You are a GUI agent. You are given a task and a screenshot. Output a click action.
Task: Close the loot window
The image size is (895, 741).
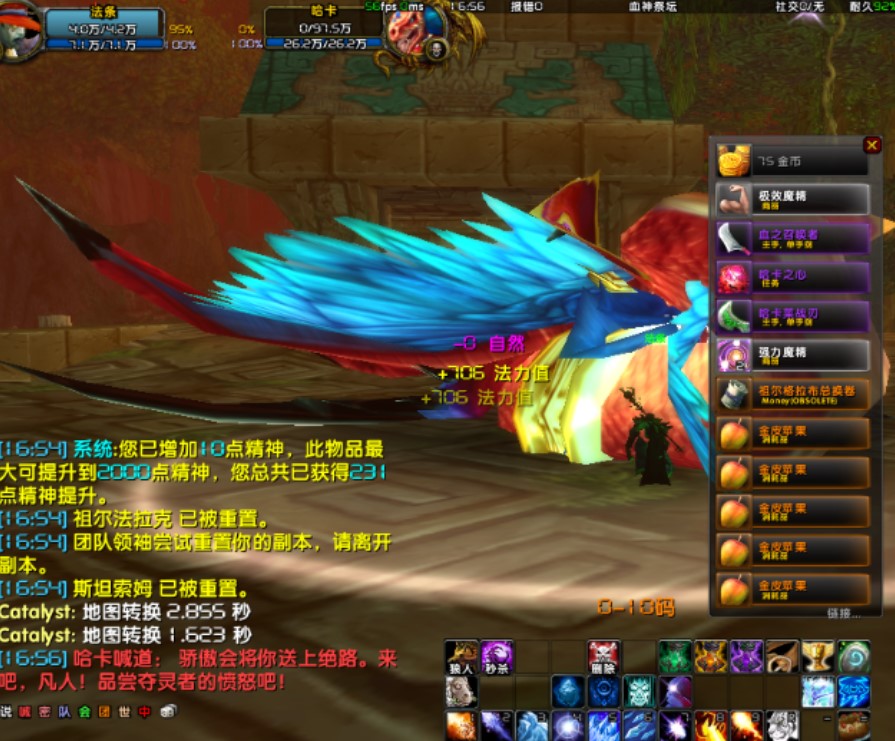click(x=872, y=146)
